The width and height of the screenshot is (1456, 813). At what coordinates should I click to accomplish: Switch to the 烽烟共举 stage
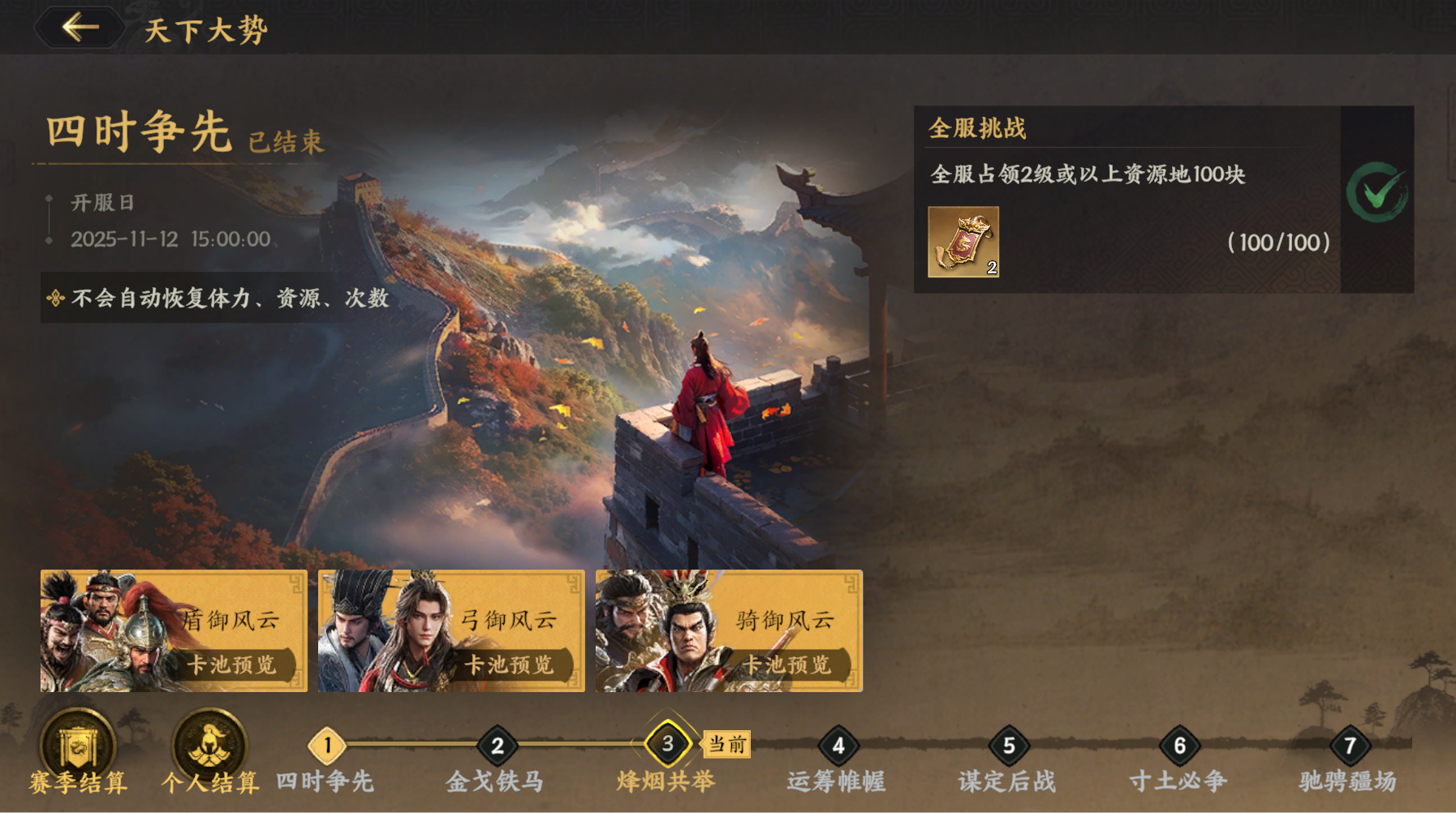667,744
